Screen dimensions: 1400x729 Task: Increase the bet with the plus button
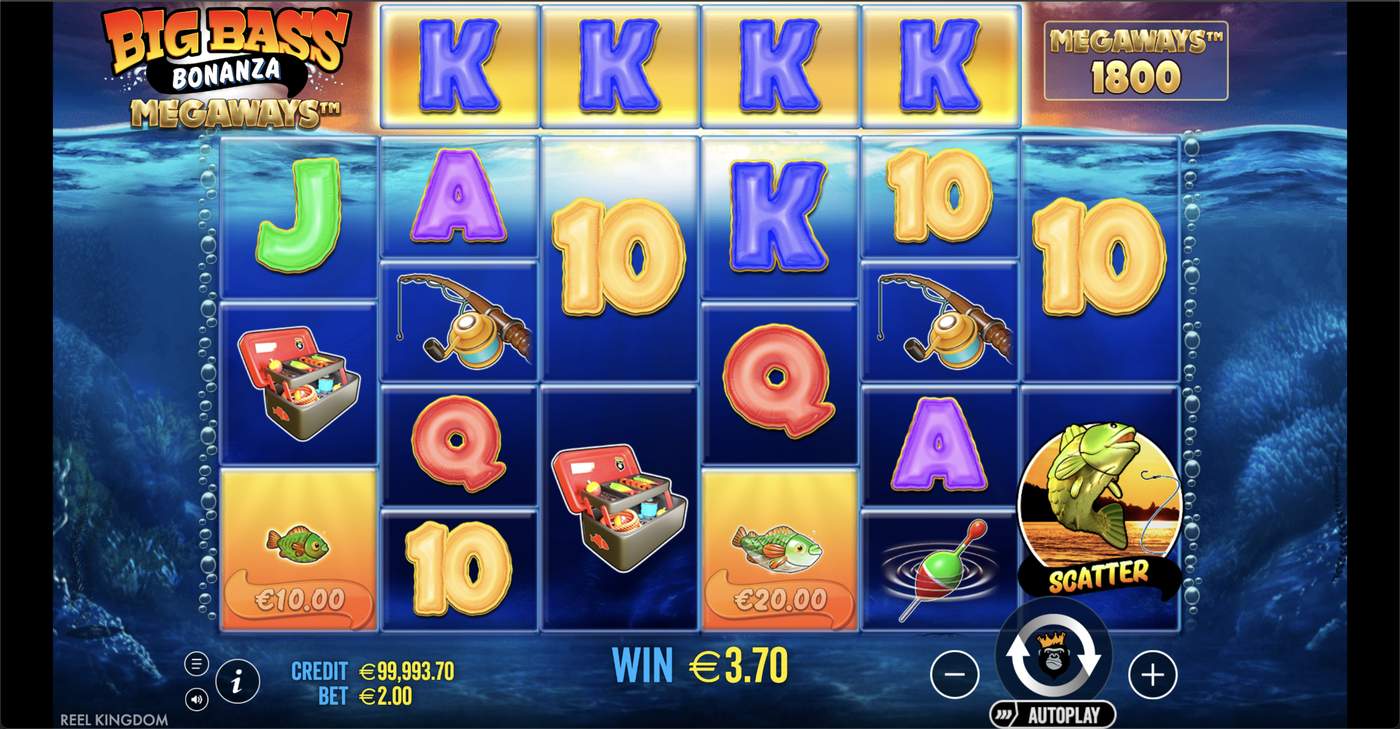[x=1152, y=676]
